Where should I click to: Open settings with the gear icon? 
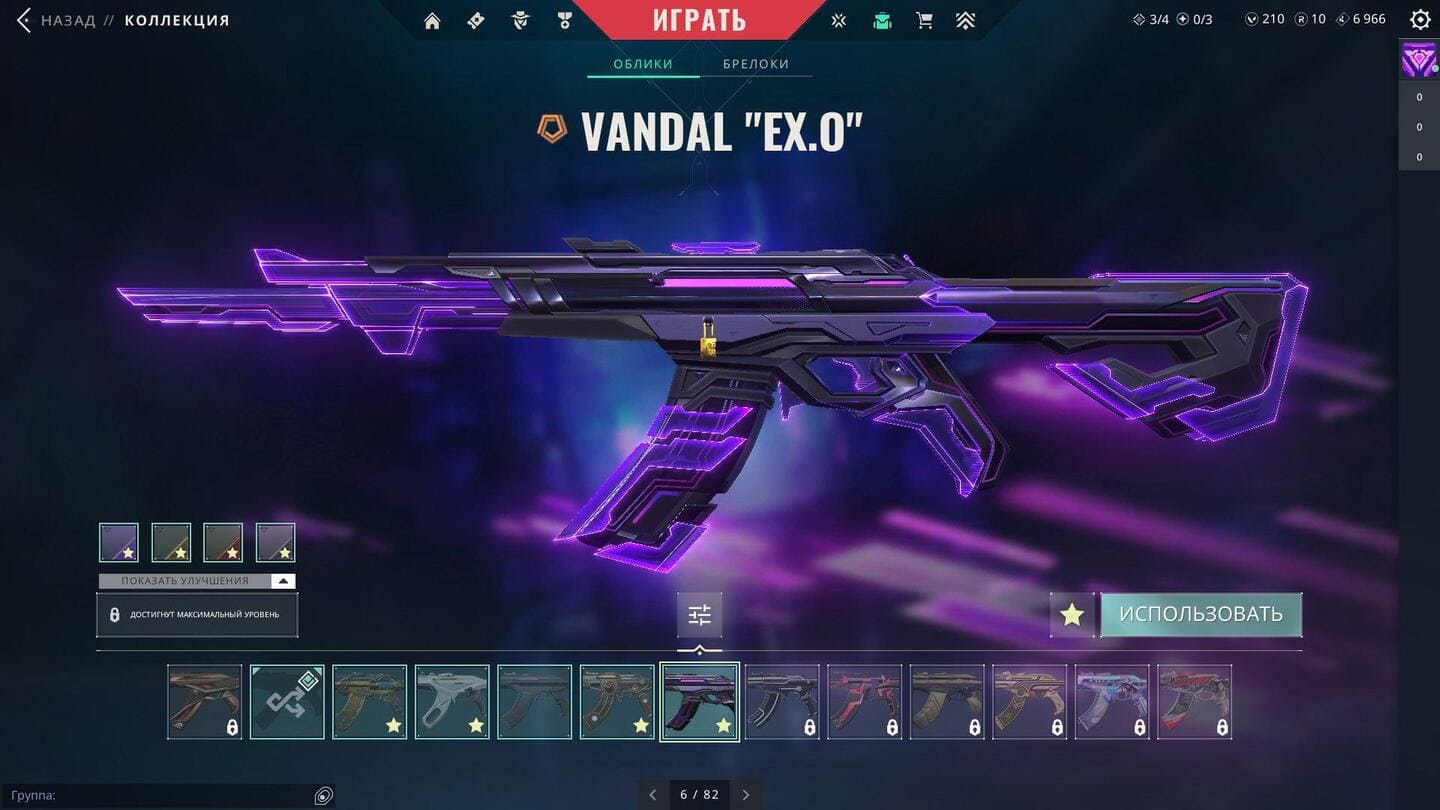click(1419, 20)
